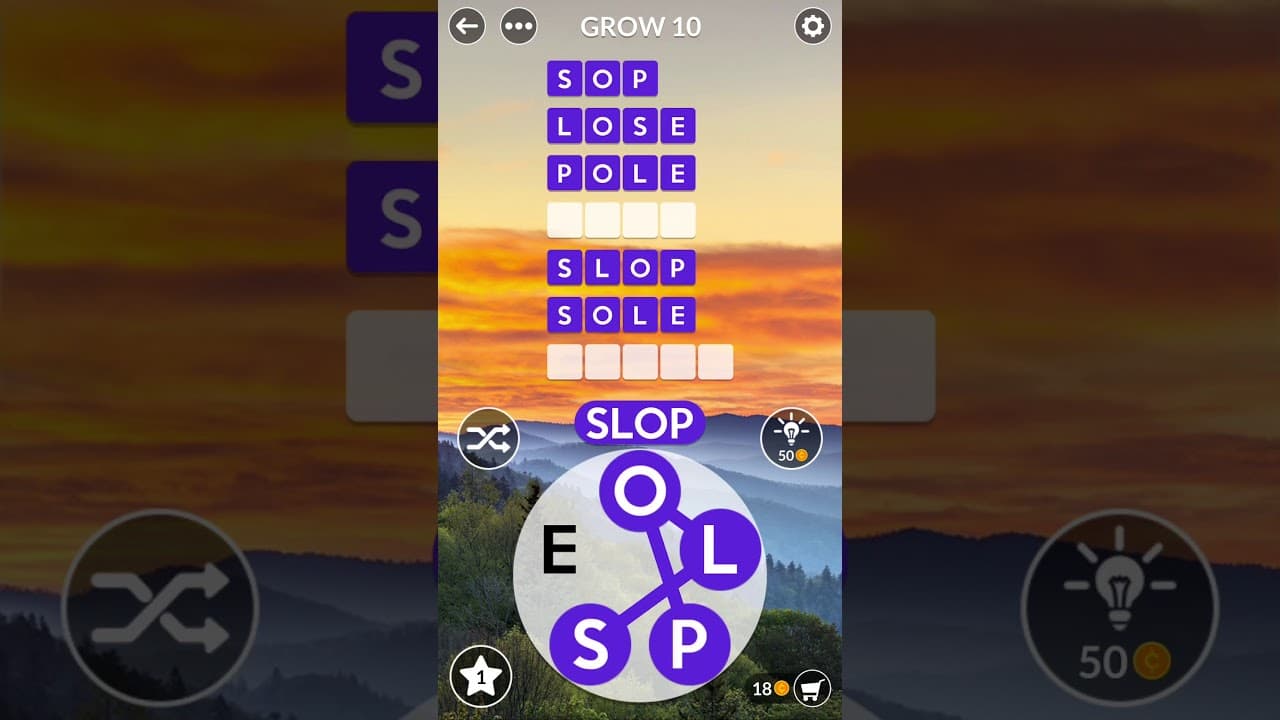Open the settings gear icon
The width and height of the screenshot is (1280, 720).
[x=813, y=27]
